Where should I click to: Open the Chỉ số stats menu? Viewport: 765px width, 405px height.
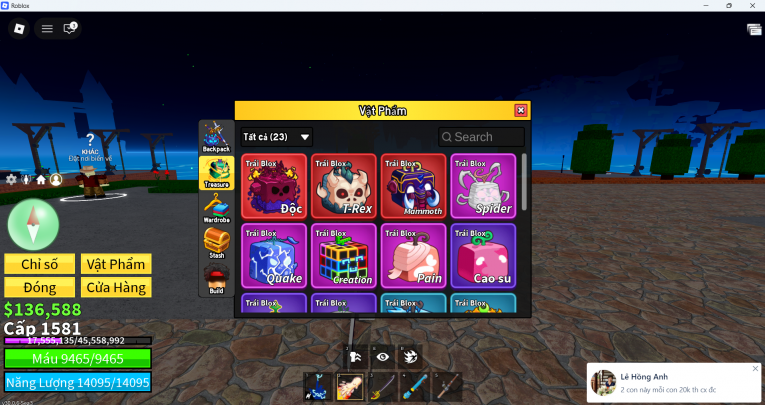pyautogui.click(x=40, y=264)
